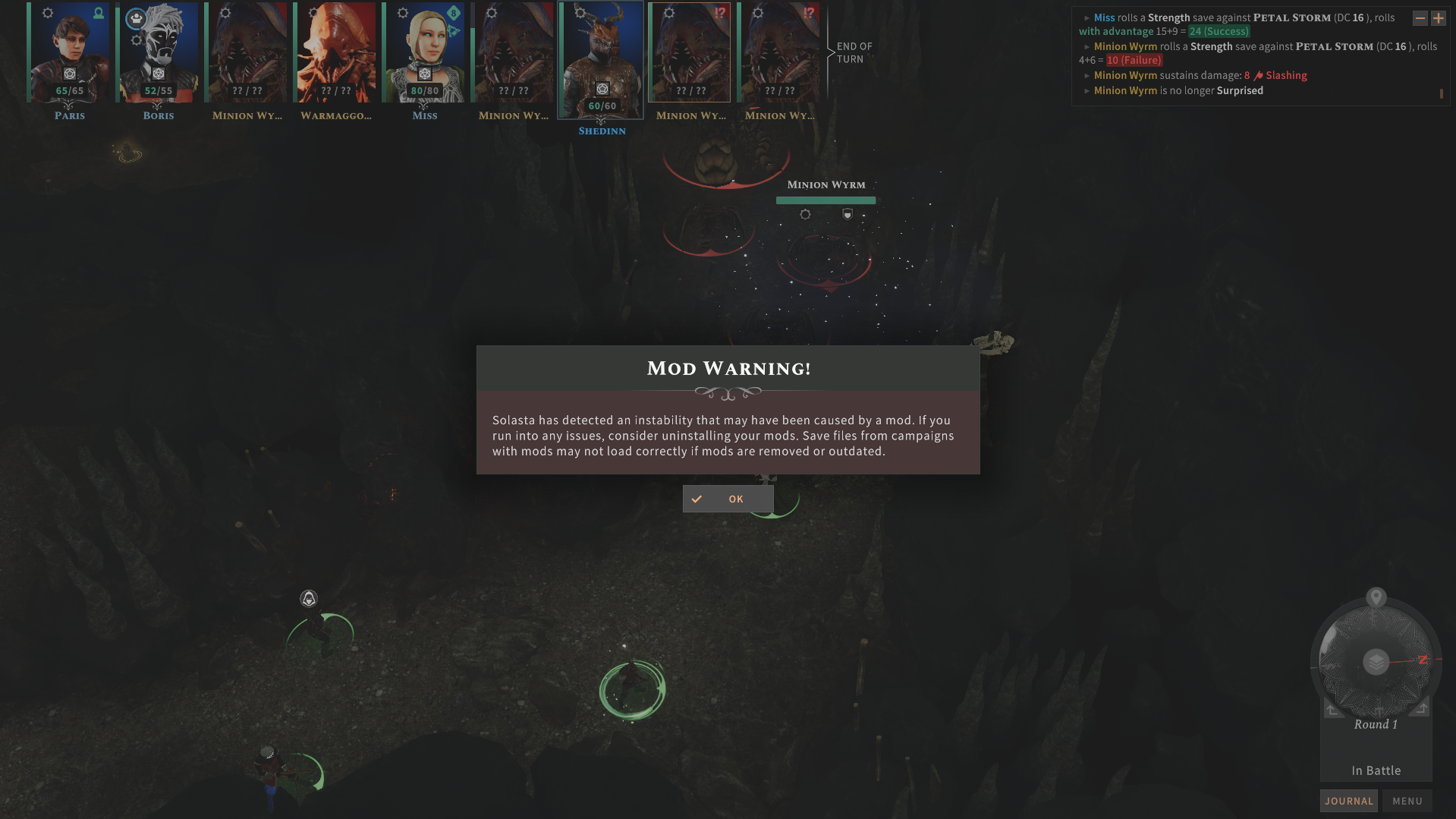Click the left camera rotation arrow under the minimap
Viewport: 1456px width, 819px height.
1332,710
